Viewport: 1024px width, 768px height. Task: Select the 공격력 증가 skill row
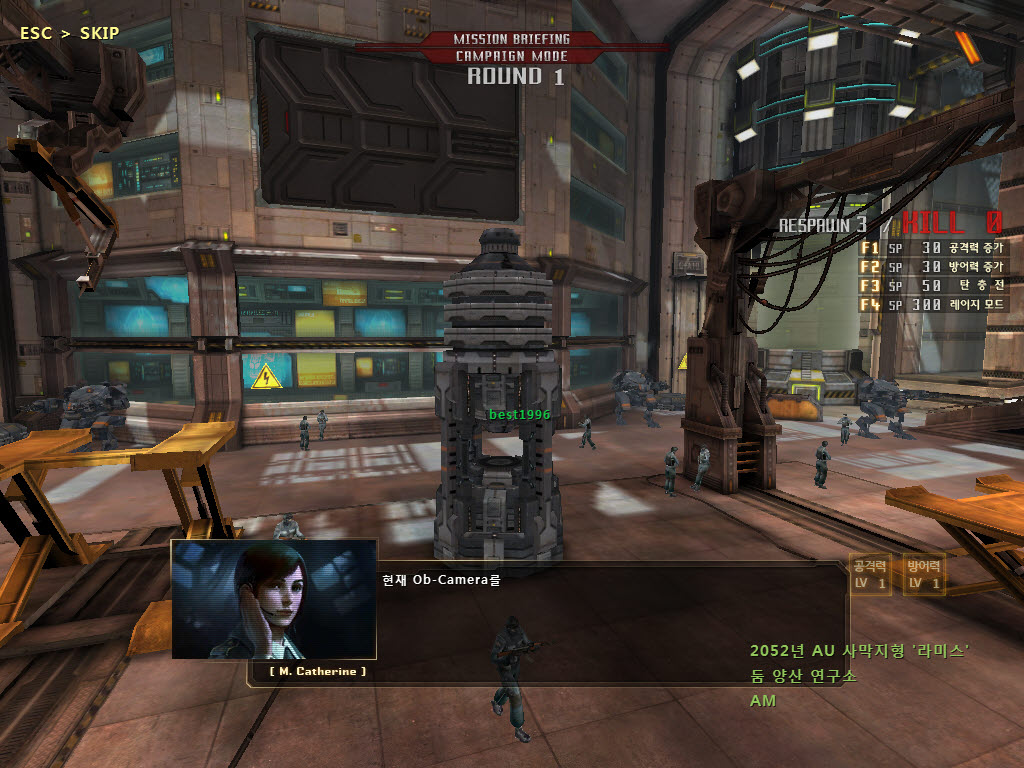[932, 247]
